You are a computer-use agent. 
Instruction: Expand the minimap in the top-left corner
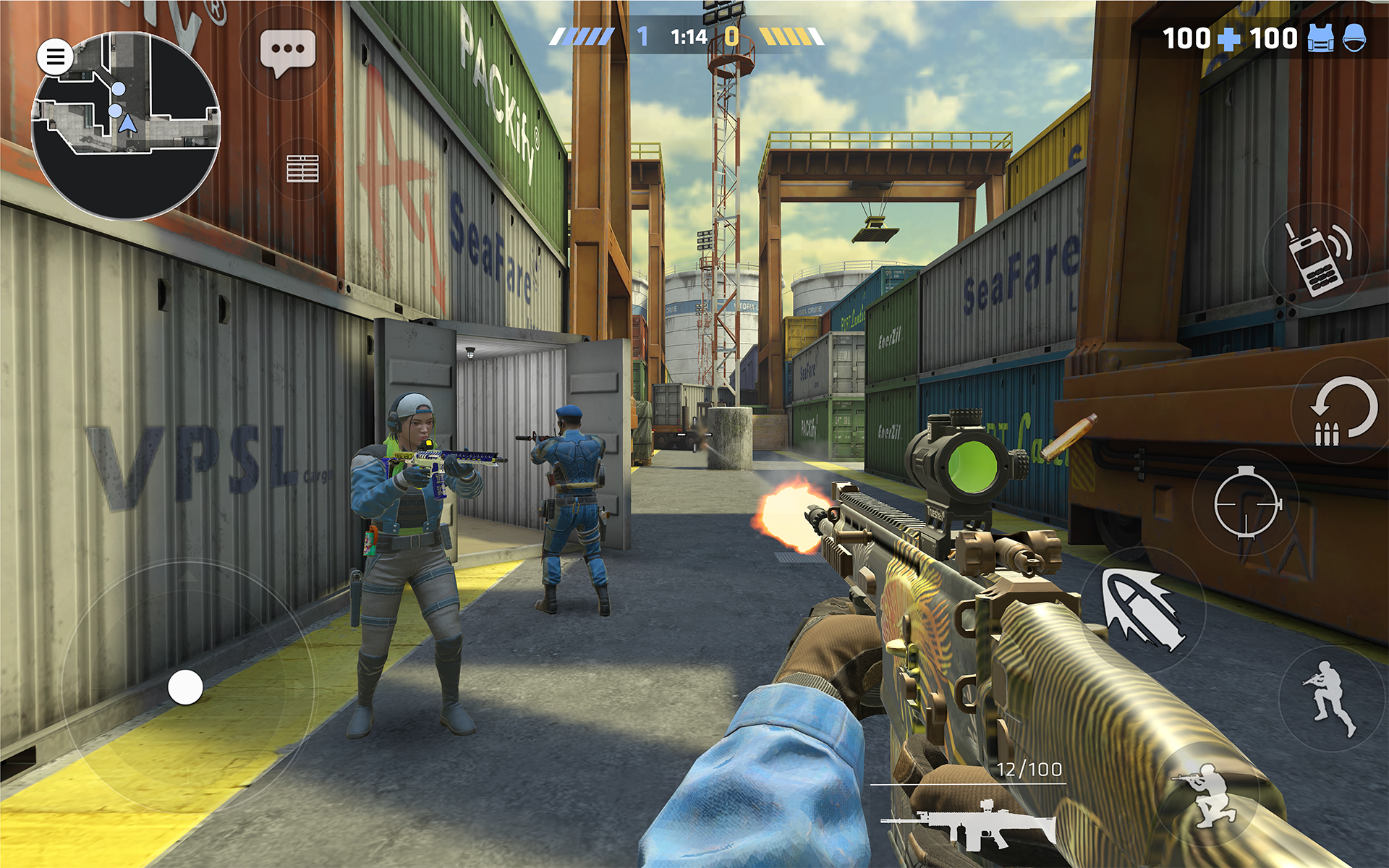(129, 122)
